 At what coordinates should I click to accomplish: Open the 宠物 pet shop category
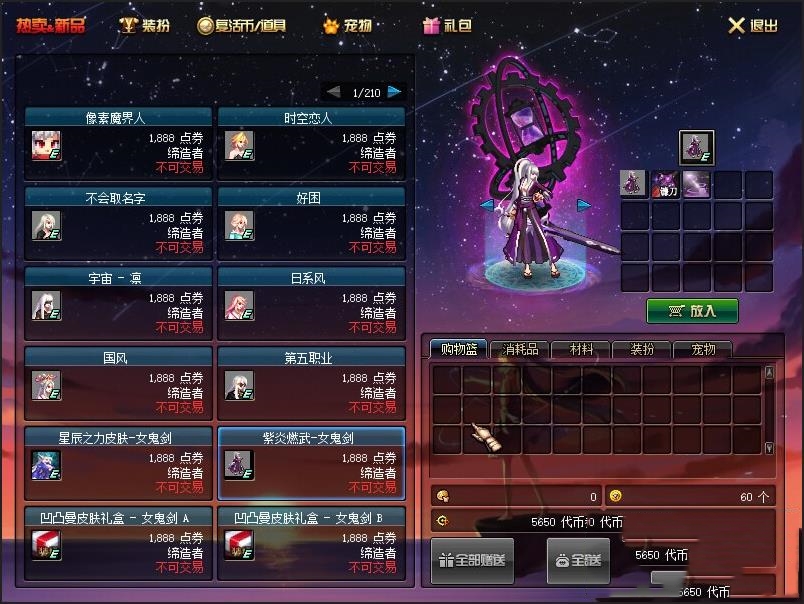coord(347,26)
